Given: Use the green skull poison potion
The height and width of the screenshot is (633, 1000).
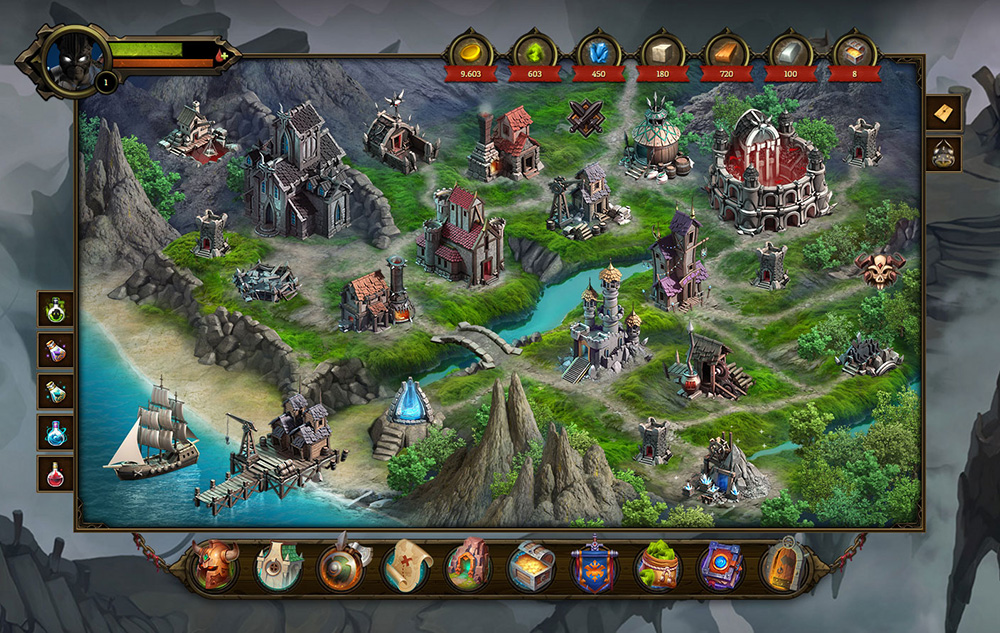Looking at the screenshot, I should click(x=56, y=309).
